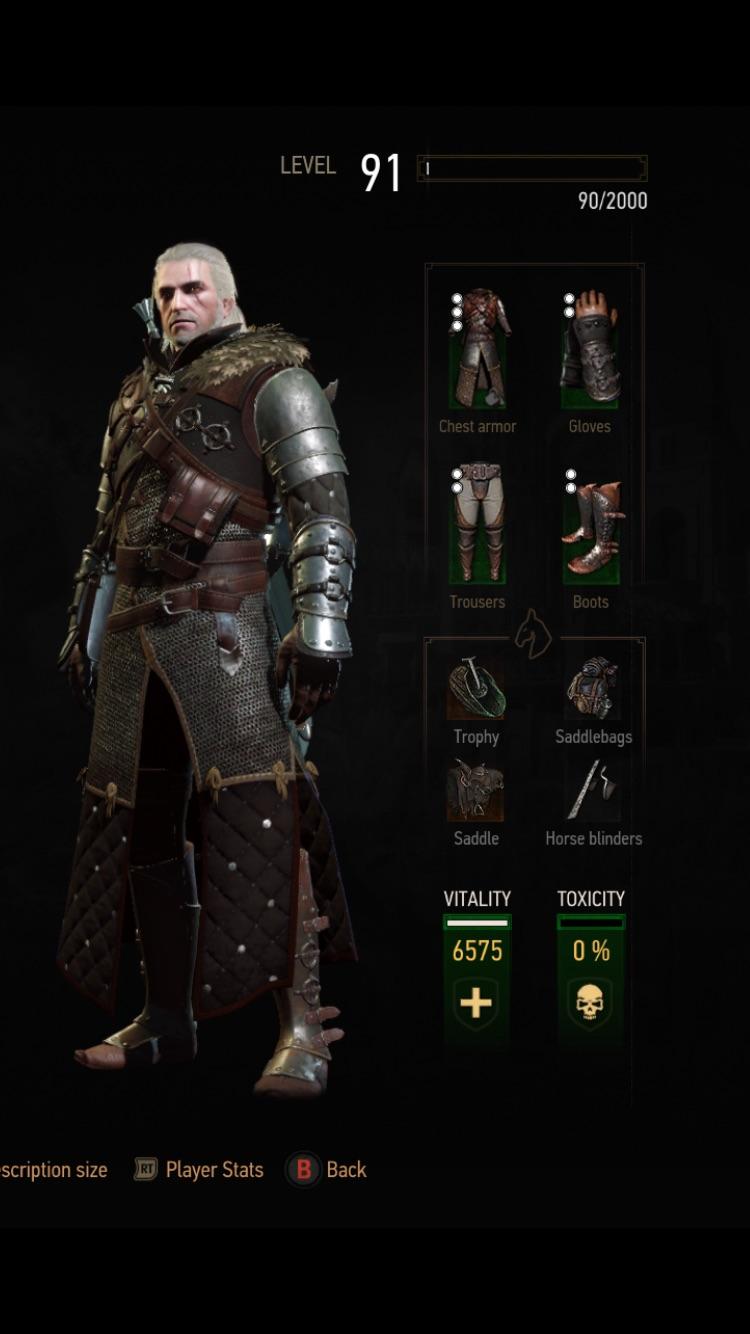Select the horse blinders slot

(593, 791)
